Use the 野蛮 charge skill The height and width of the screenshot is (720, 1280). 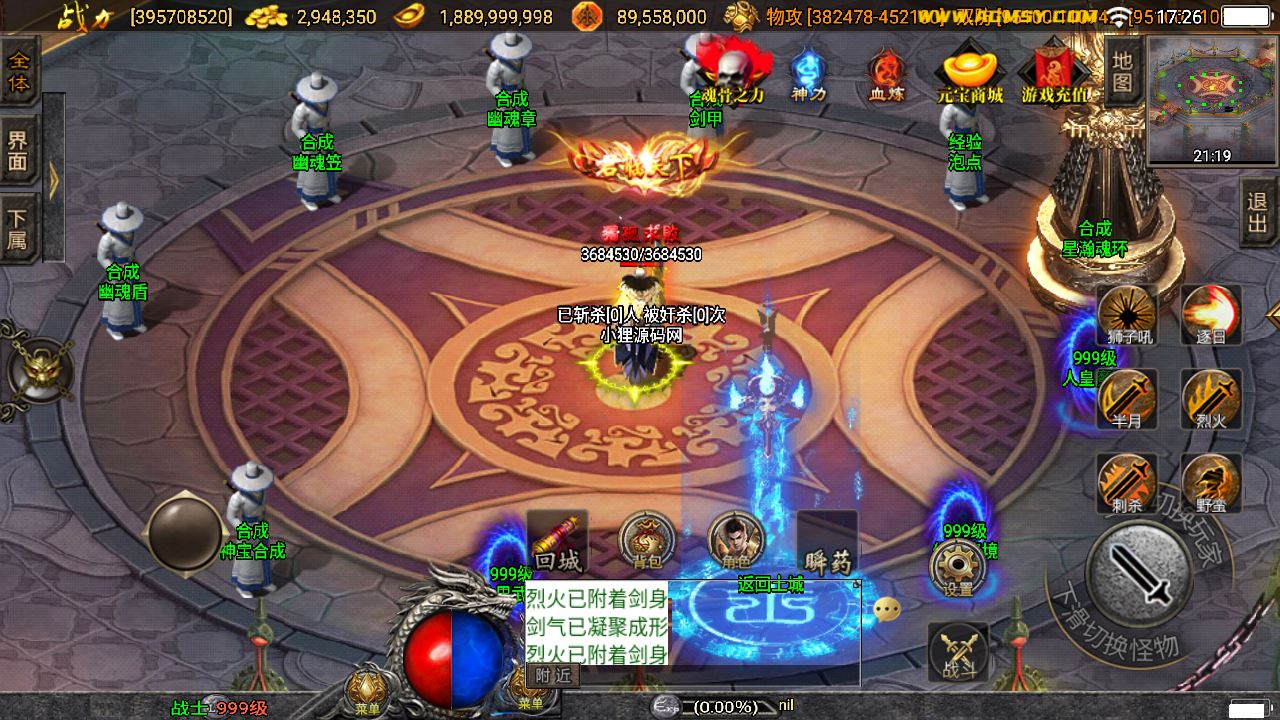(1211, 484)
